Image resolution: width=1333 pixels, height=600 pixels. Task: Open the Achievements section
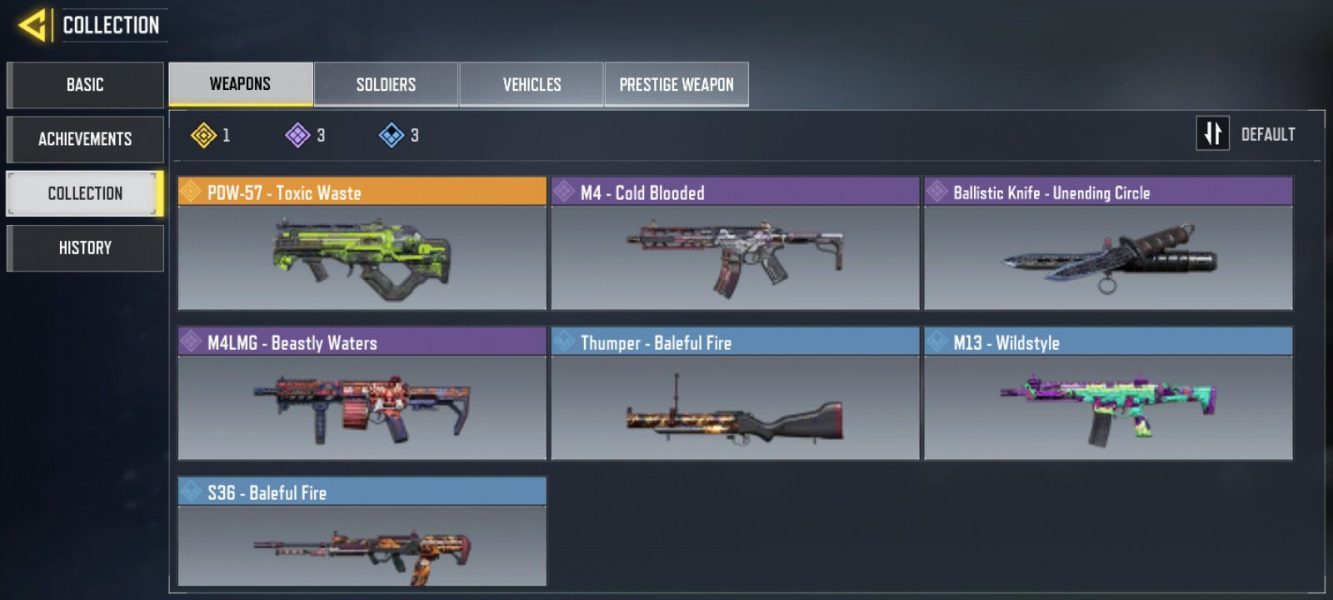point(85,139)
